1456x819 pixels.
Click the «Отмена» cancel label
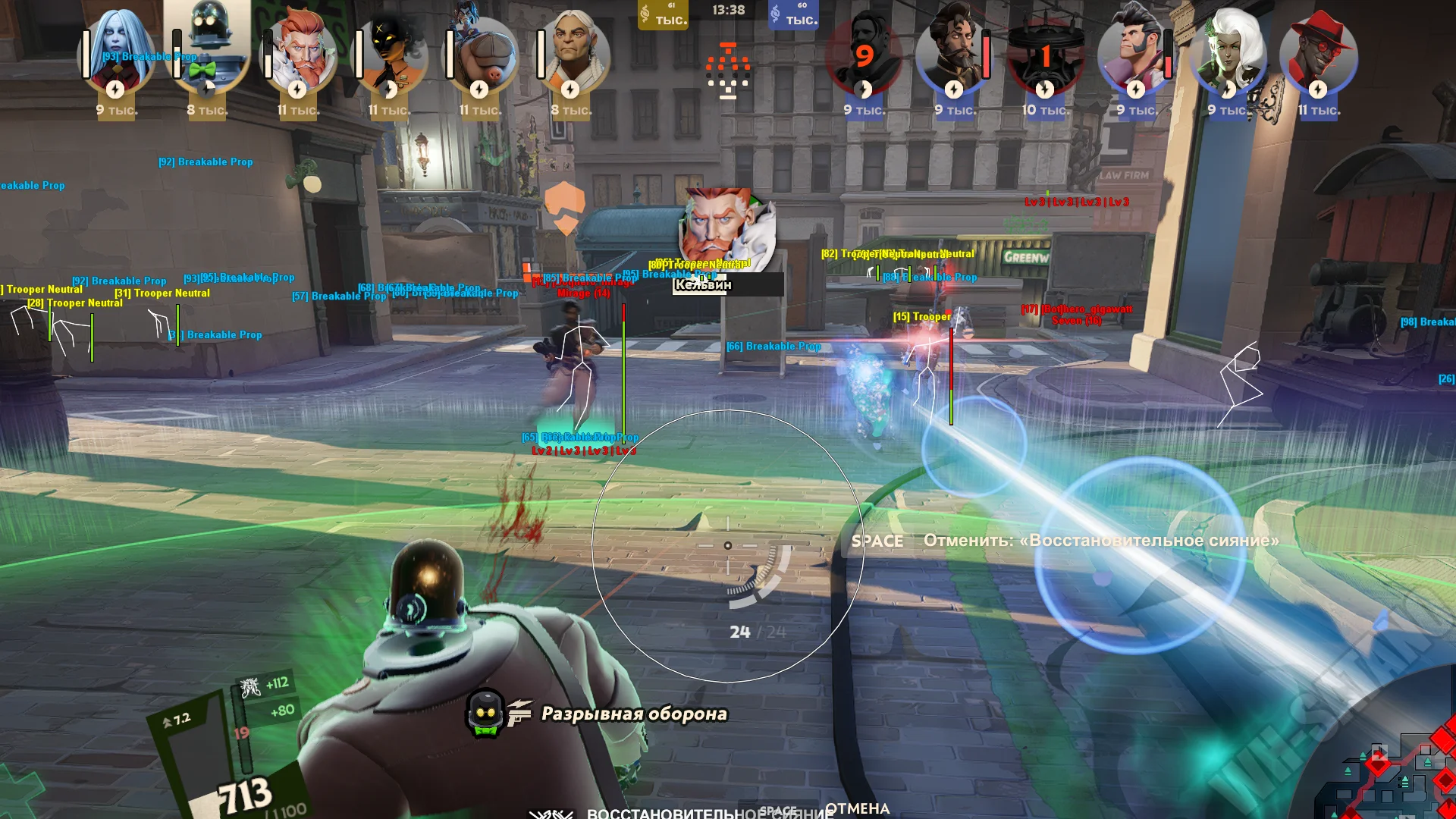tap(857, 808)
